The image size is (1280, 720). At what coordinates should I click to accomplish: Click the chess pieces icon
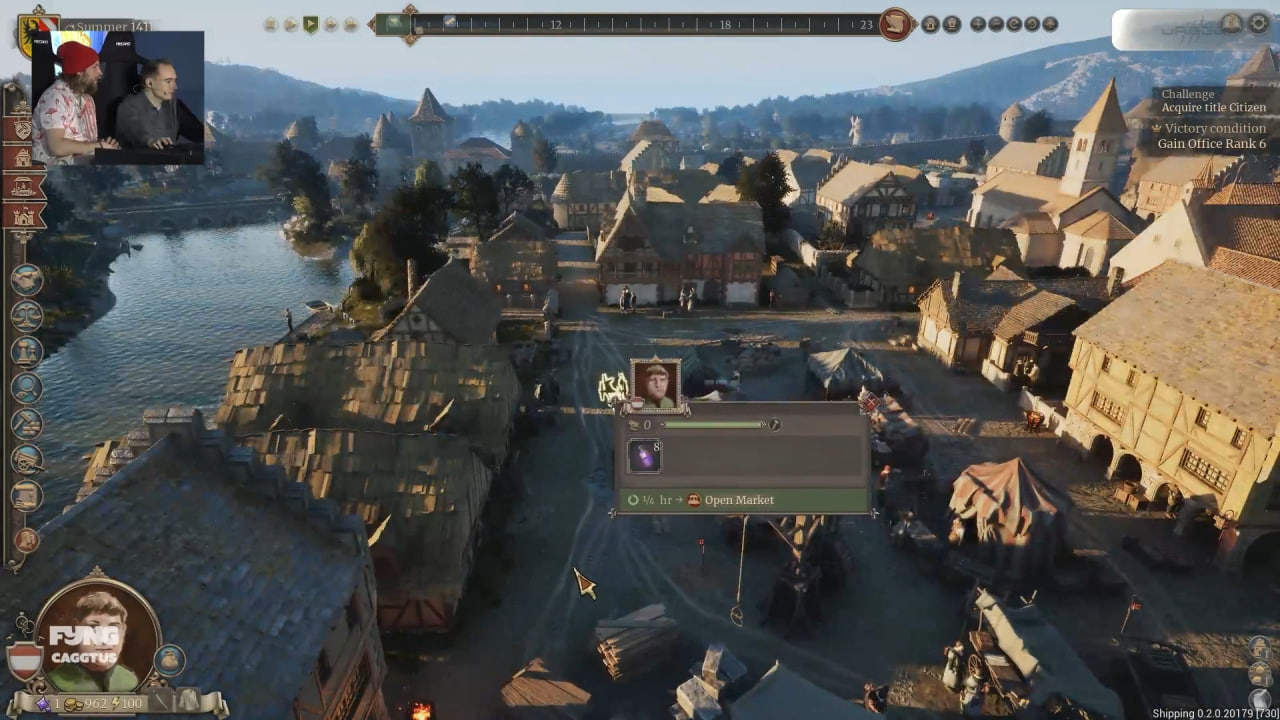coord(26,352)
